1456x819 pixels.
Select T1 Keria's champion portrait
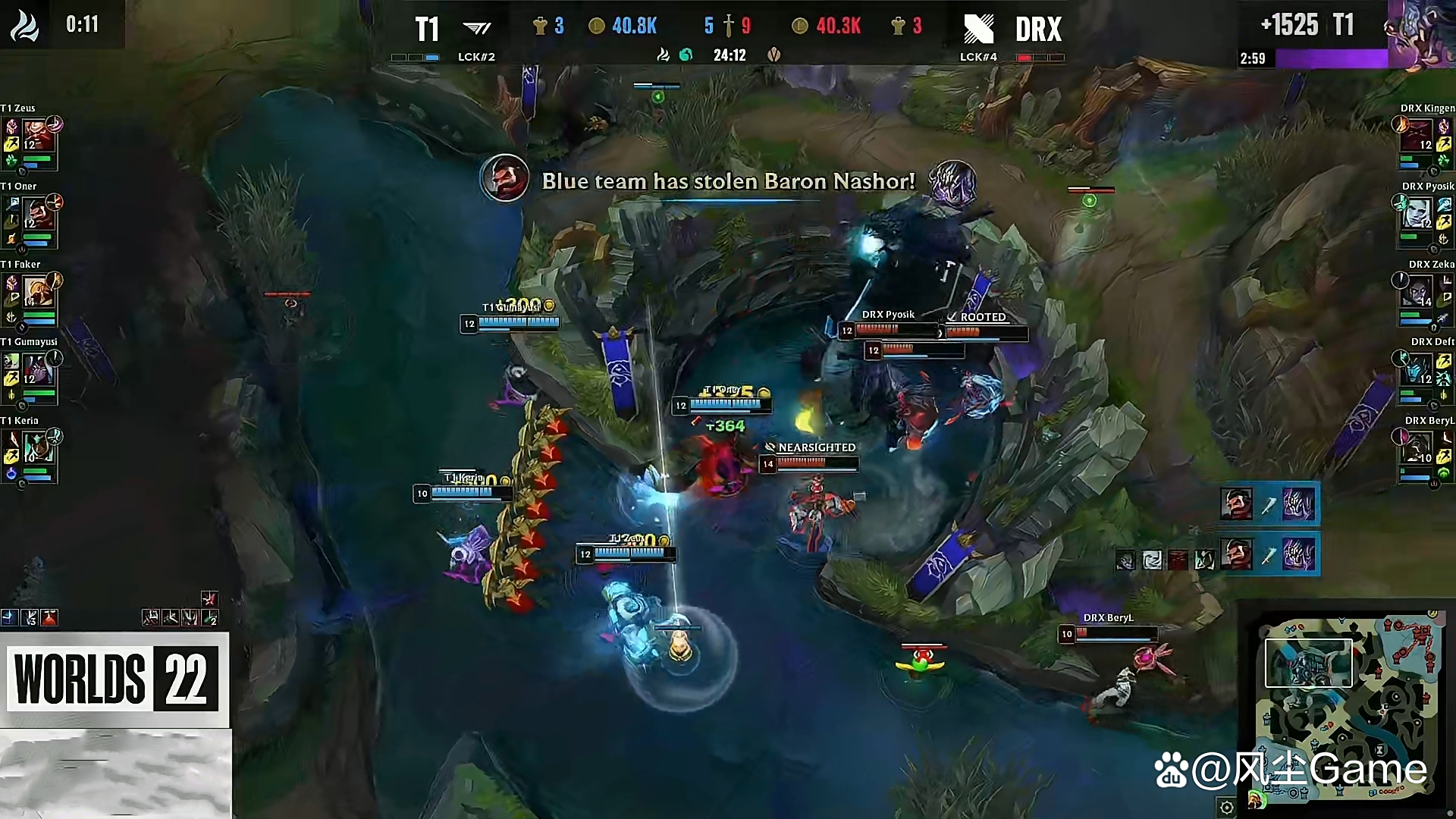36,448
